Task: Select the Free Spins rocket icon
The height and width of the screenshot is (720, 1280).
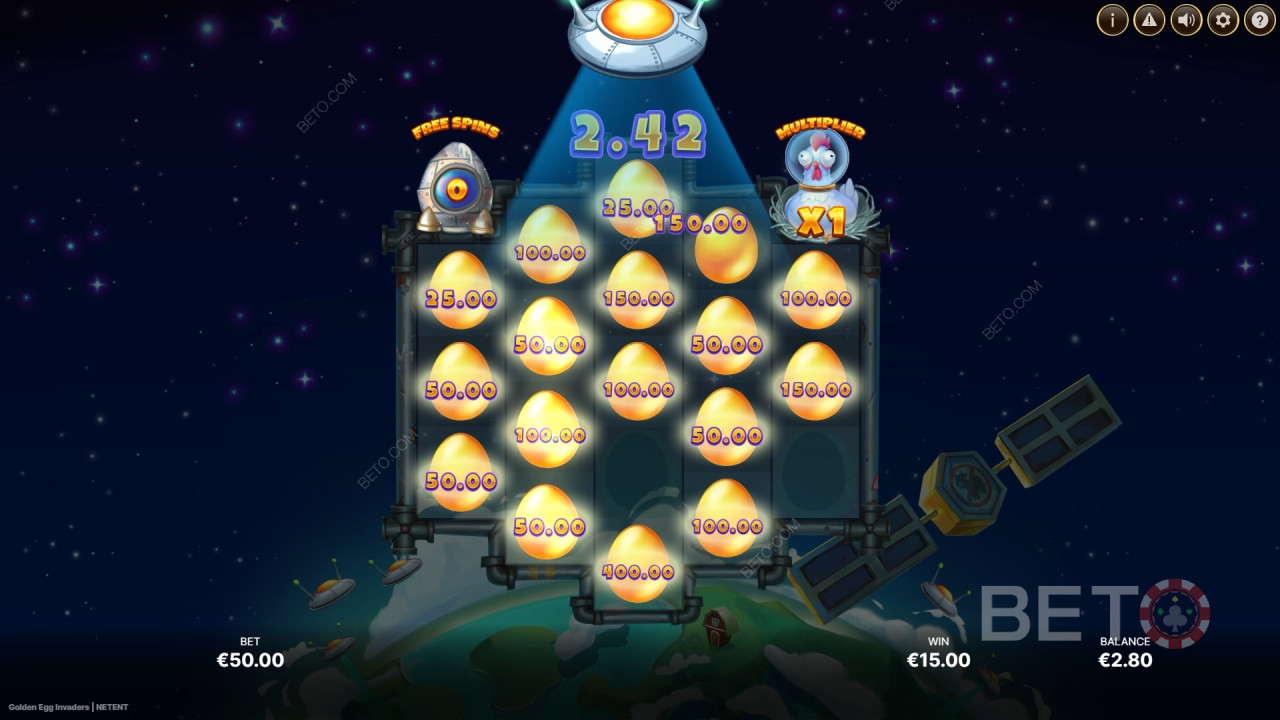Action: click(x=455, y=185)
